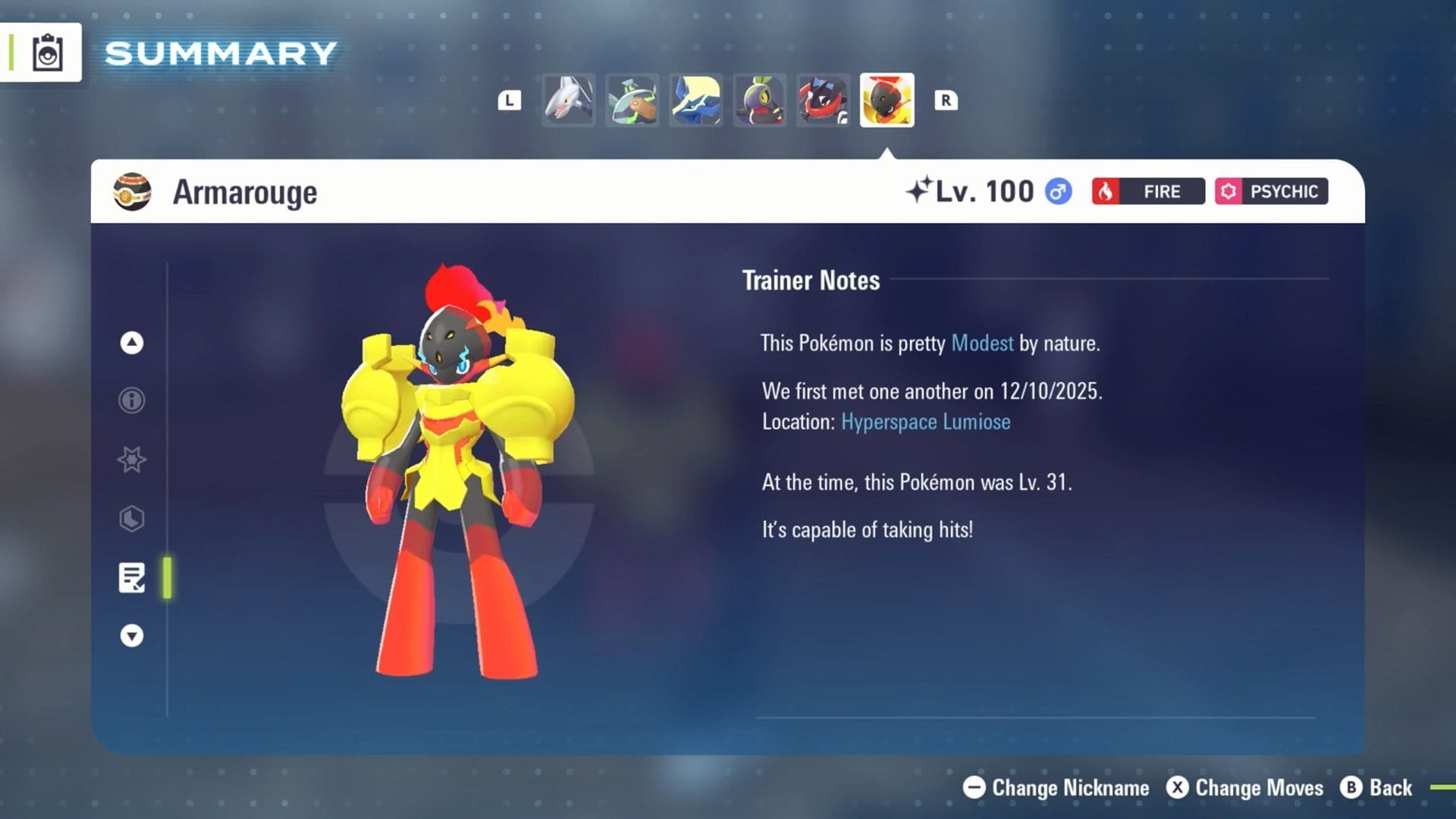Click the Hyperspace Lumiose location link
This screenshot has height=819, width=1456.
click(925, 422)
